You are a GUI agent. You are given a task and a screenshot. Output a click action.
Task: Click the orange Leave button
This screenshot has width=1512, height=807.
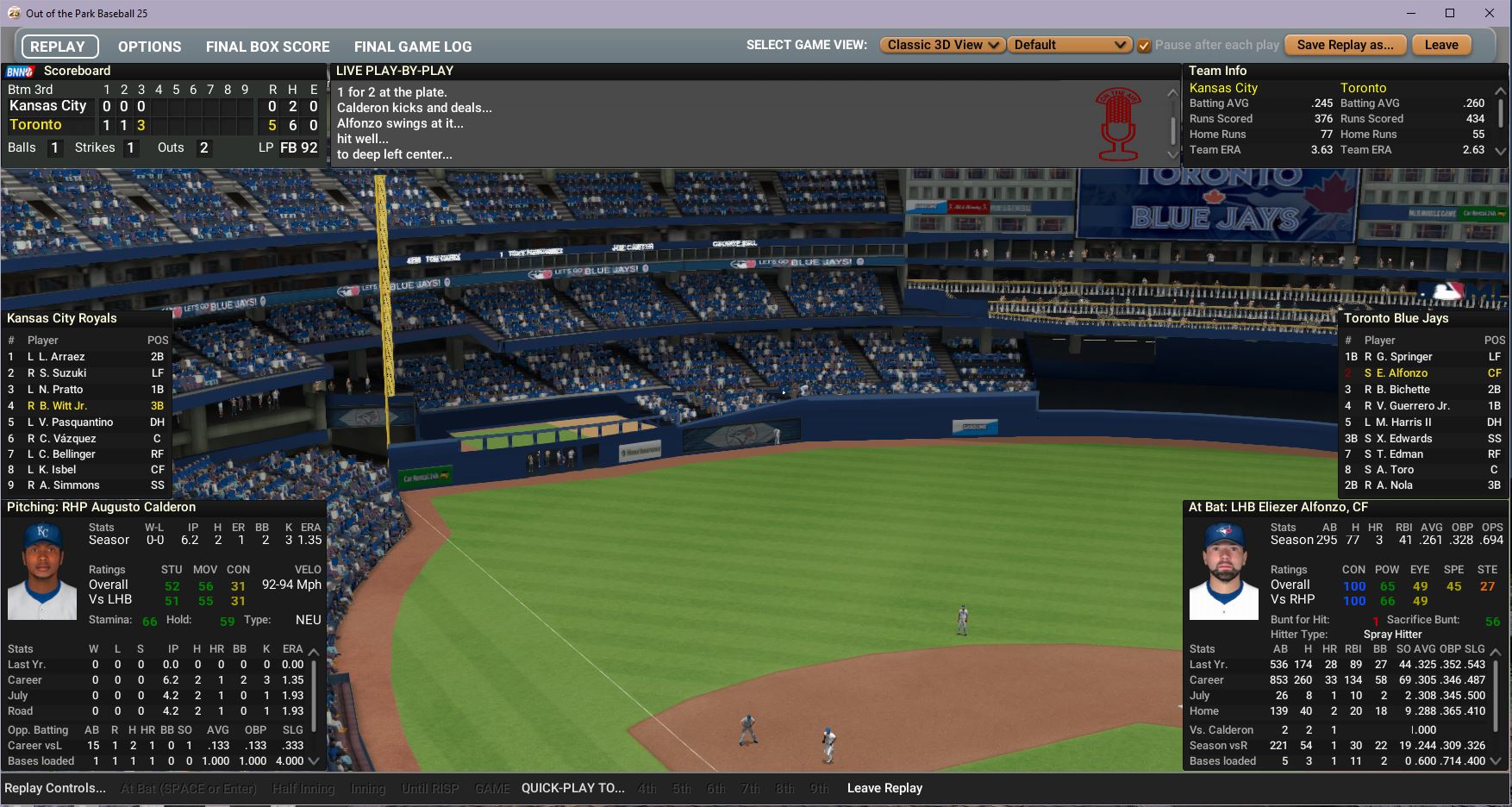pos(1441,45)
